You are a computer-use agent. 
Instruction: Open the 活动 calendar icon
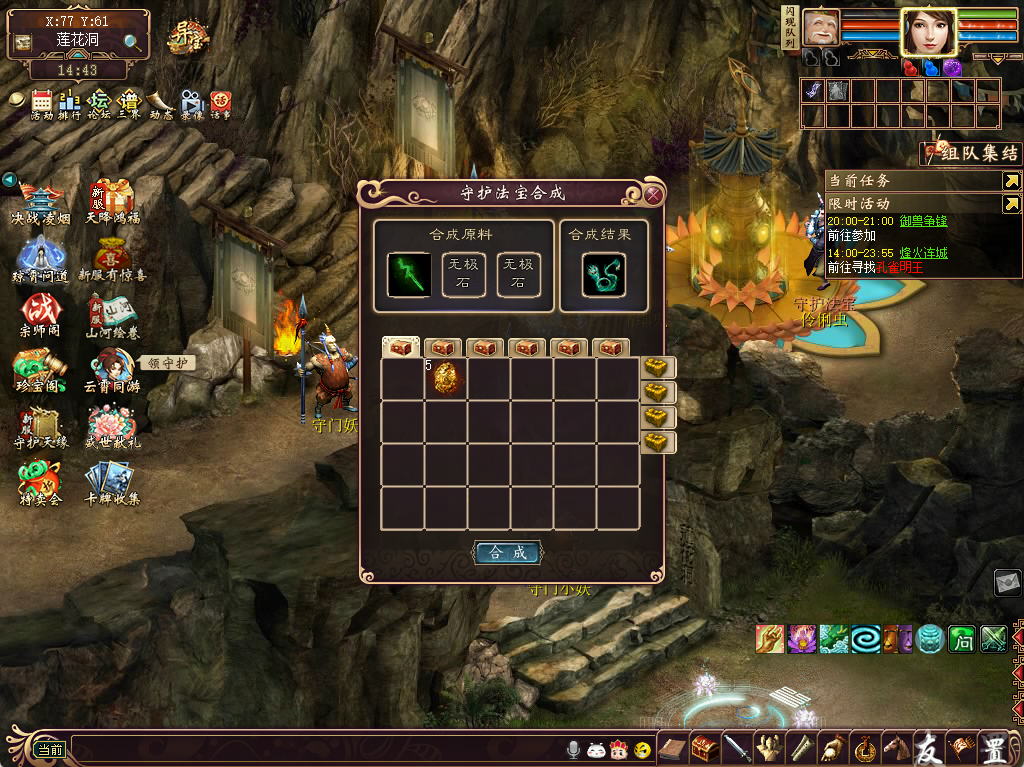[x=42, y=103]
